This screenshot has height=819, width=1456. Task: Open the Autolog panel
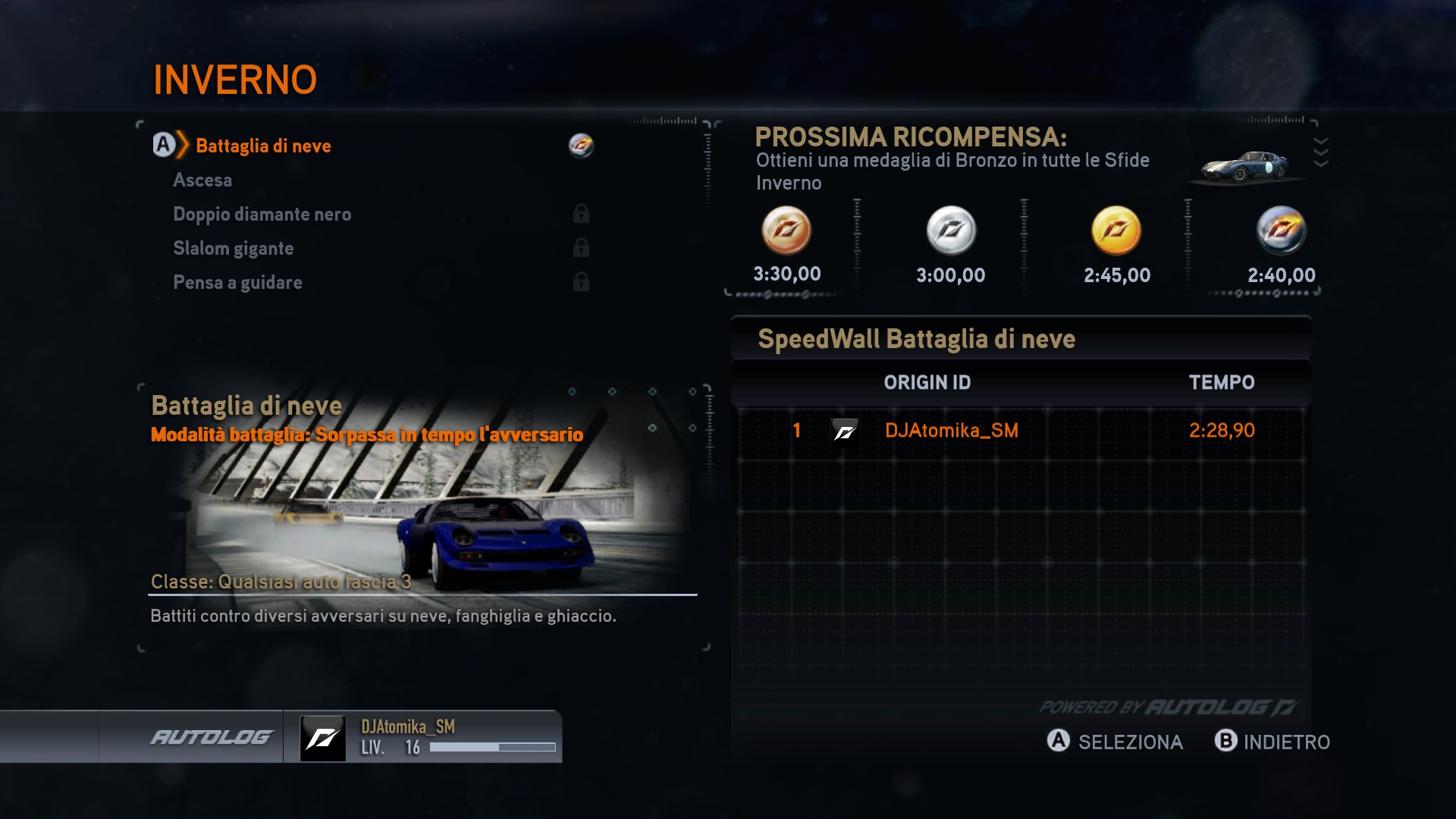click(x=211, y=737)
